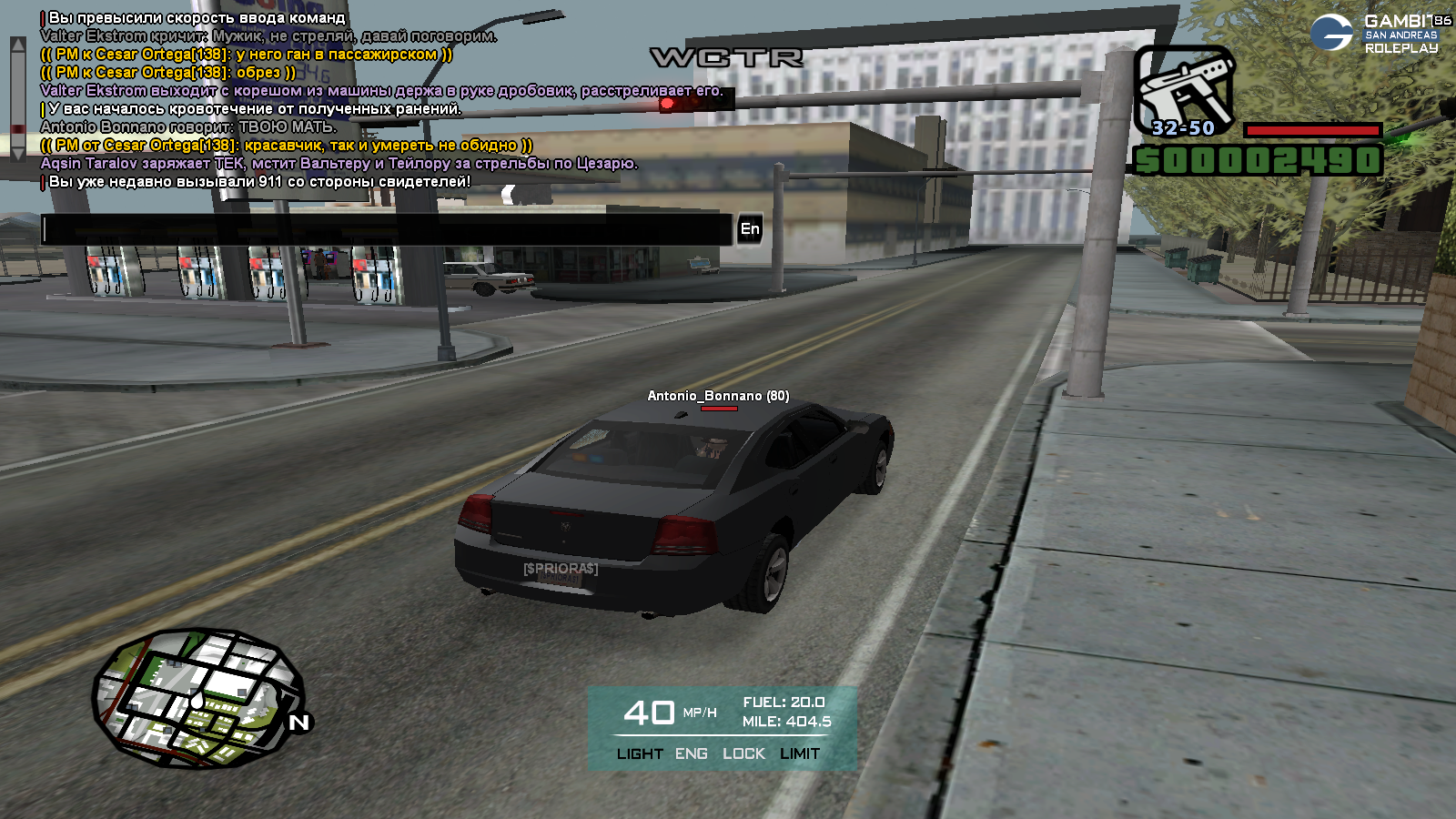The image size is (1456, 819).
Task: Toggle the LIMIT speed limiter indicator
Action: point(800,753)
